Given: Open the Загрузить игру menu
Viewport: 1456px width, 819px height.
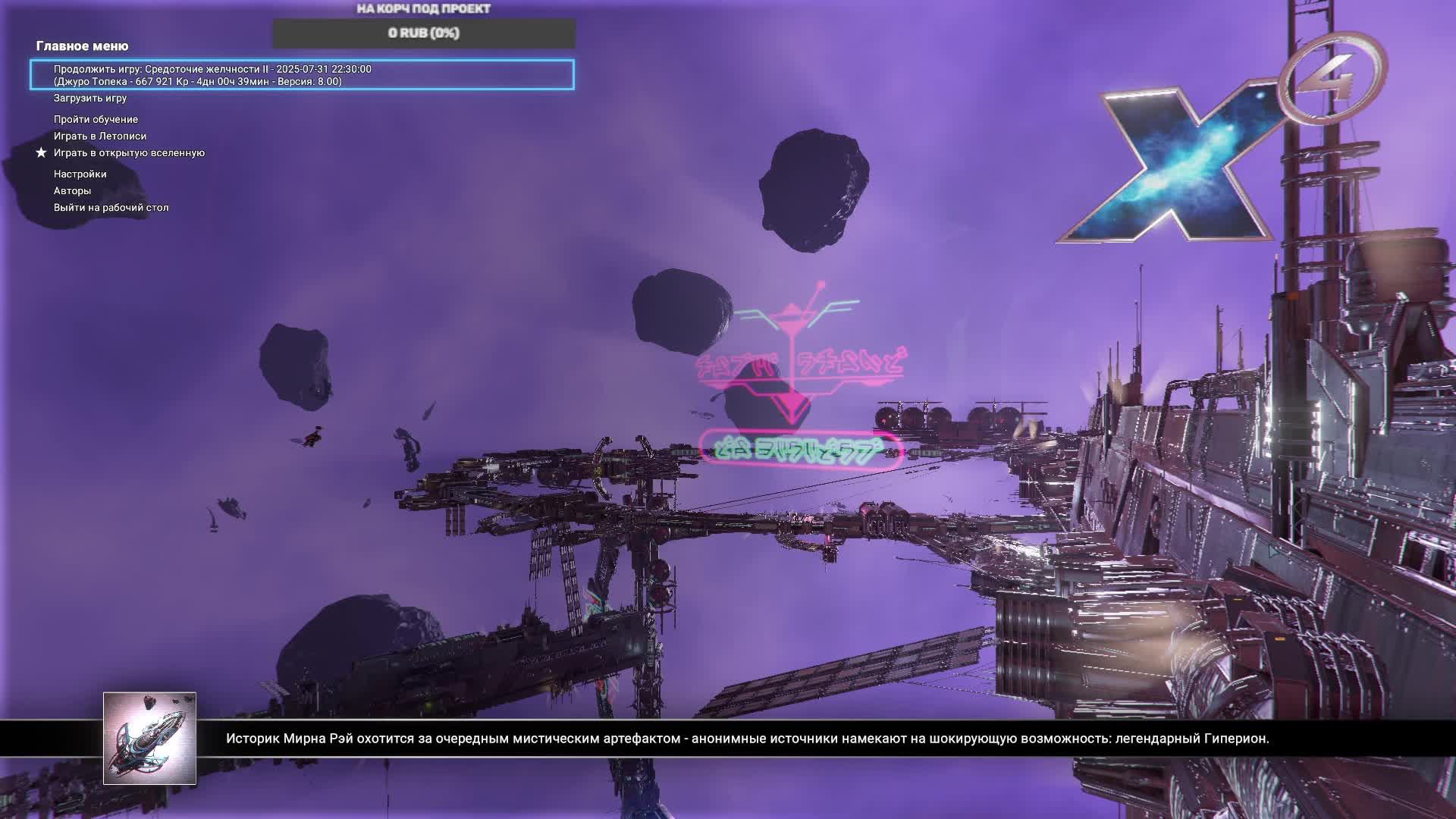Looking at the screenshot, I should click(x=90, y=99).
